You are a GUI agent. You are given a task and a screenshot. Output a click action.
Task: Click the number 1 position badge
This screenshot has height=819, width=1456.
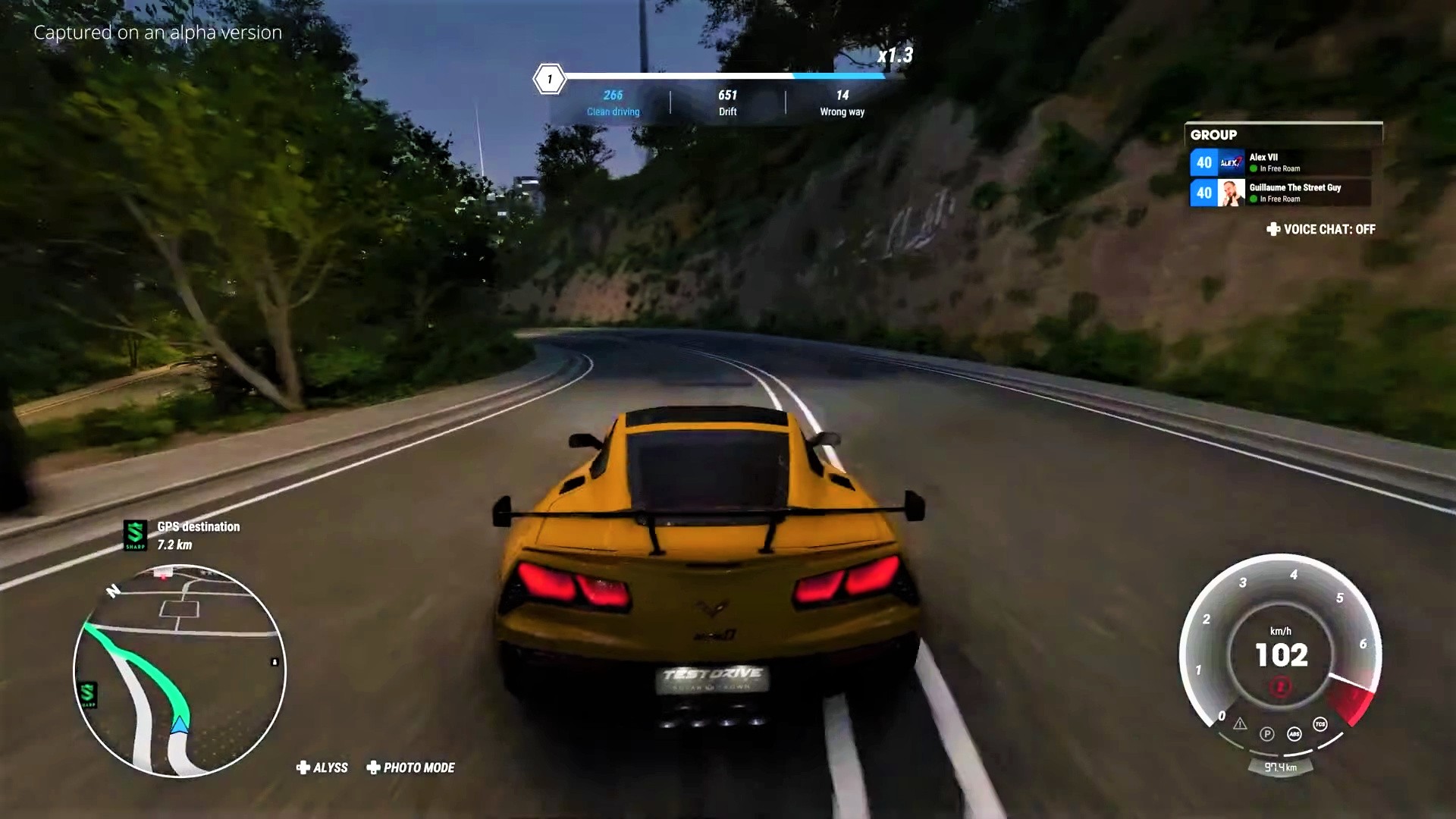(x=548, y=79)
